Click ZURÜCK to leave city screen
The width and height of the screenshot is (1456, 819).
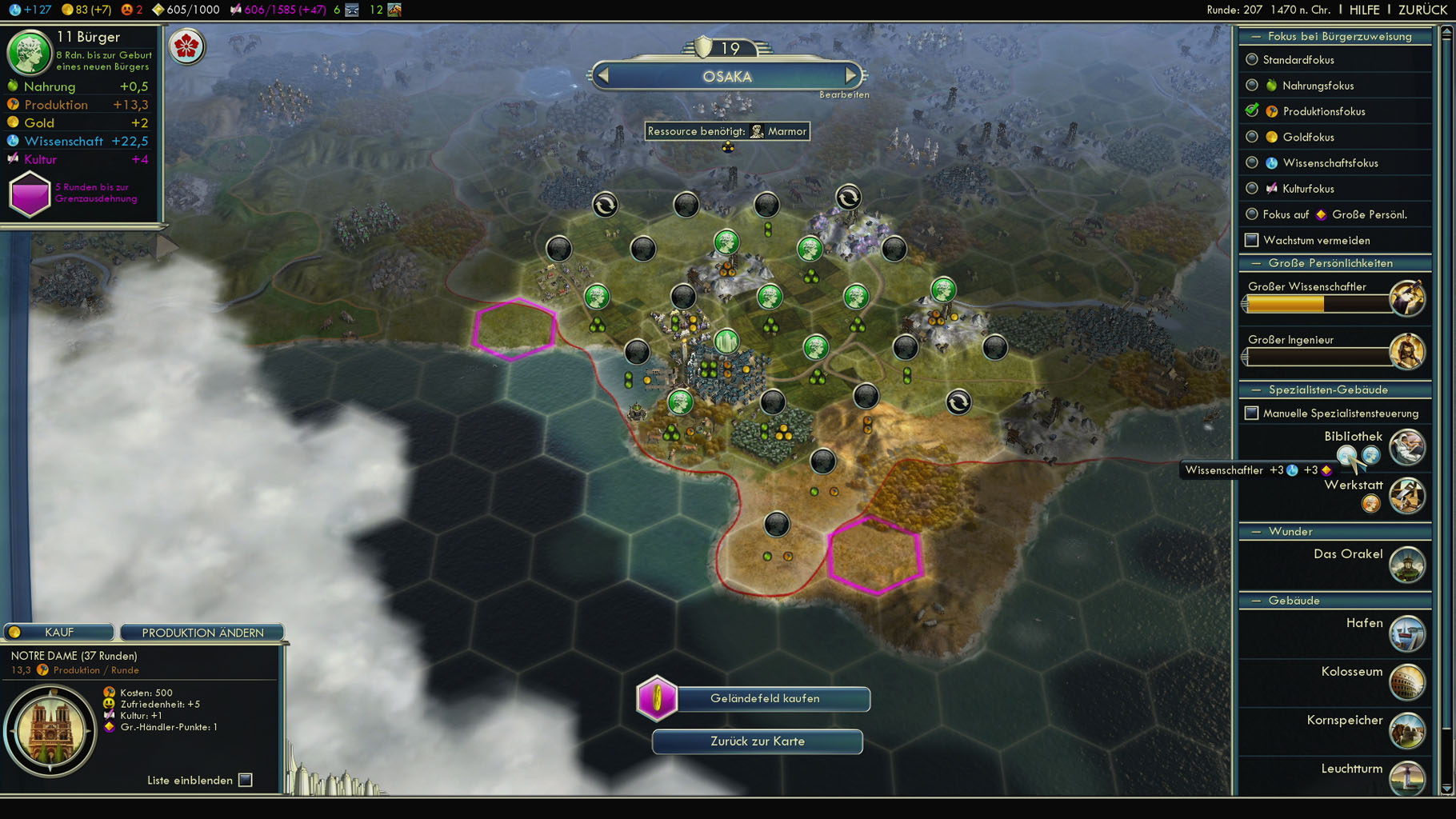tap(1422, 10)
